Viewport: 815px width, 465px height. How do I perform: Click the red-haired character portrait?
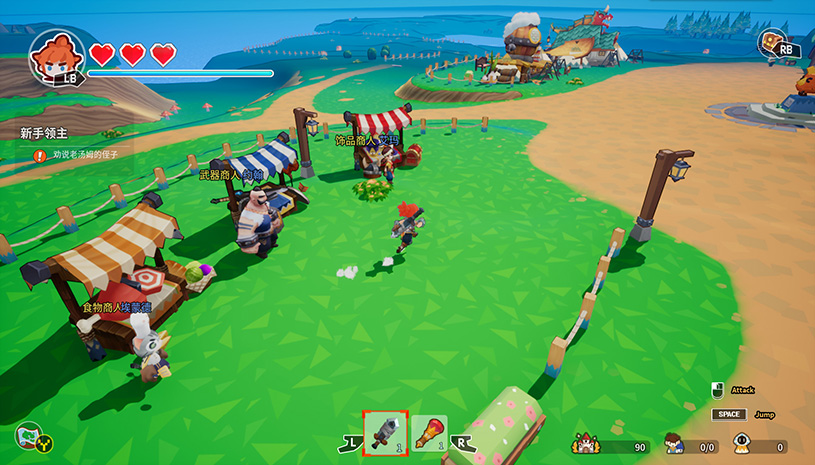56,56
